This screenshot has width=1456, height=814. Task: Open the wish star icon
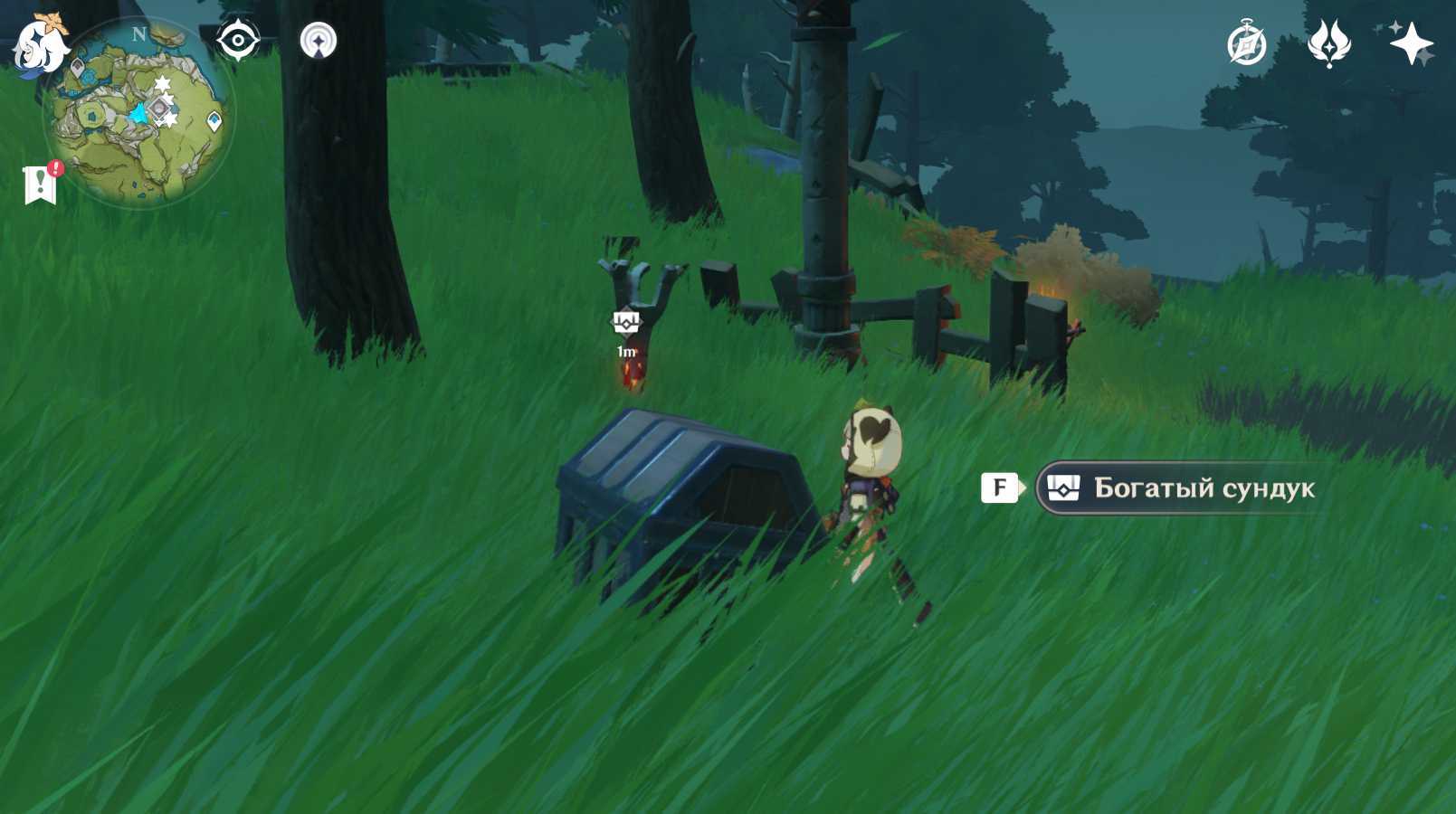1411,43
